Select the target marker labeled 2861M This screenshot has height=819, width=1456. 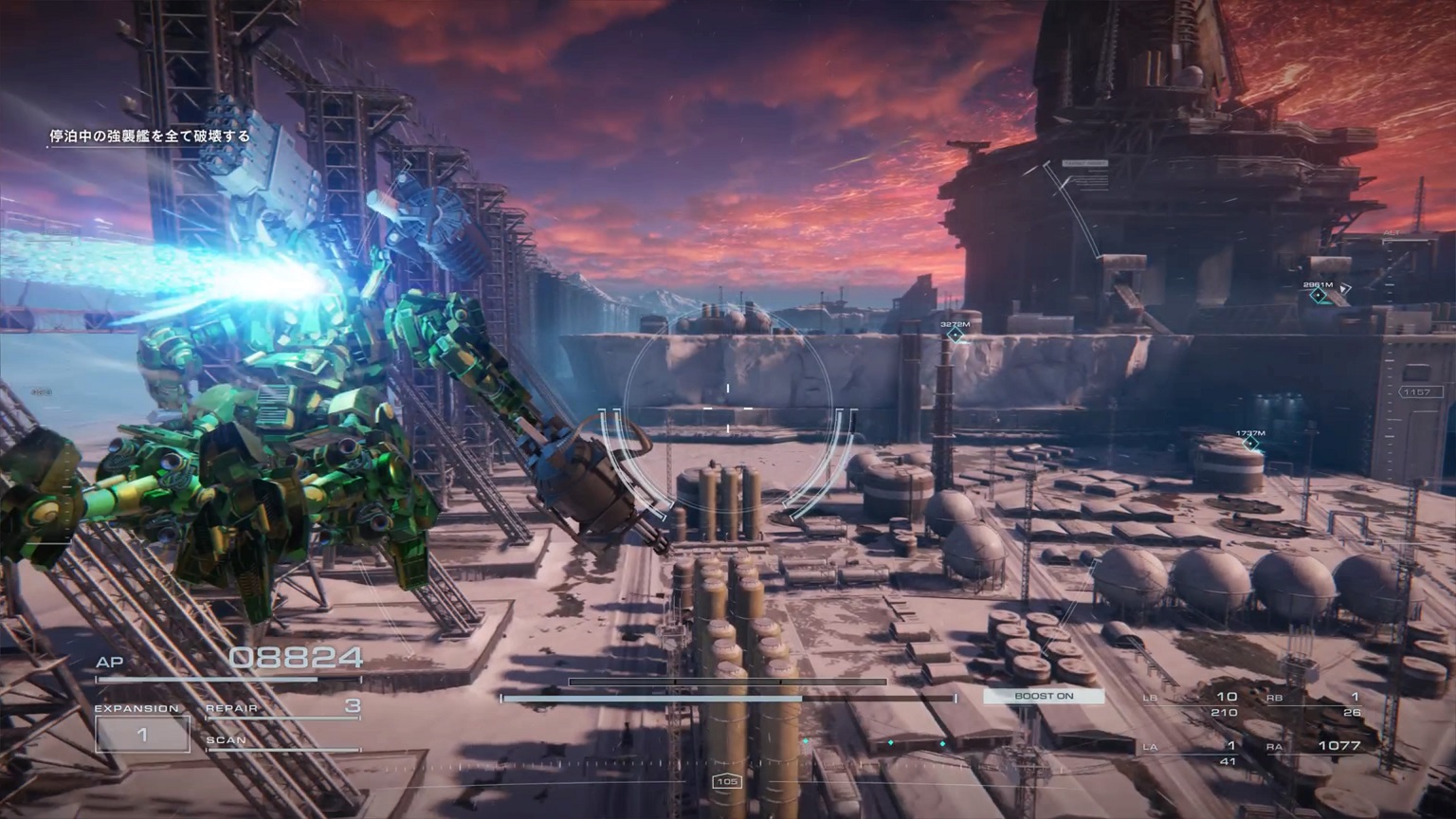click(x=1318, y=296)
